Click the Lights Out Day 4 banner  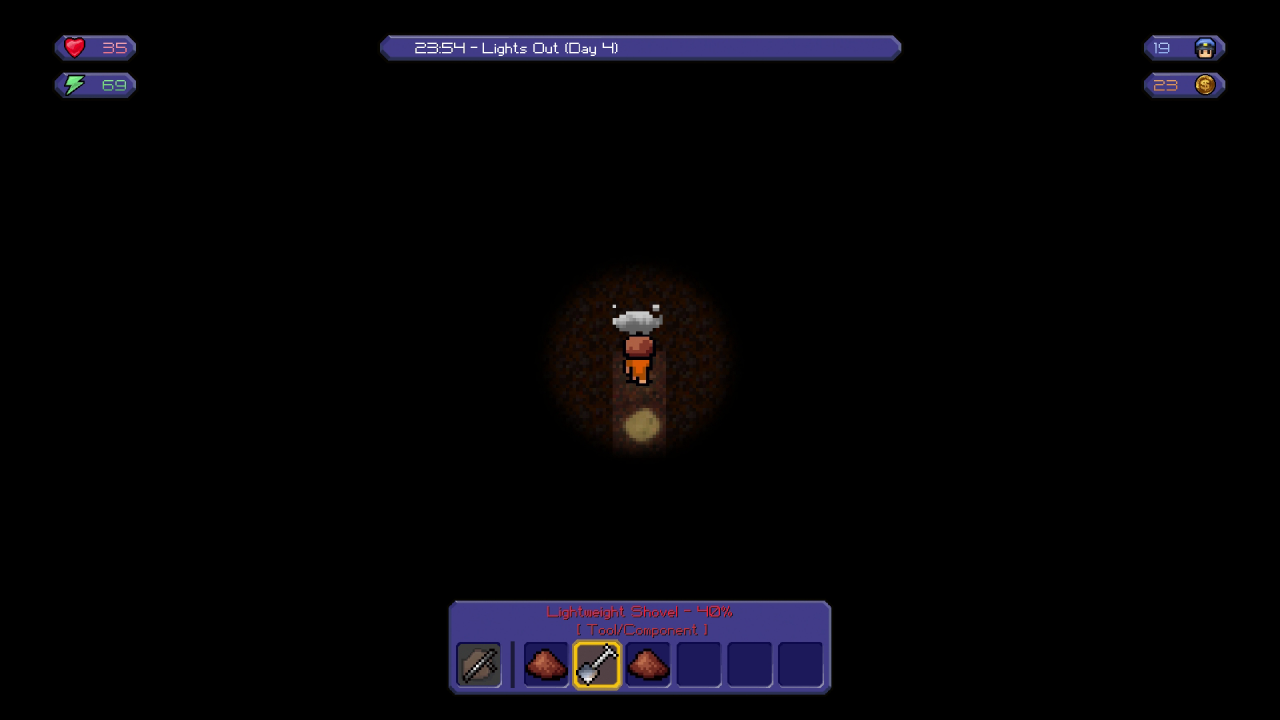click(x=640, y=47)
